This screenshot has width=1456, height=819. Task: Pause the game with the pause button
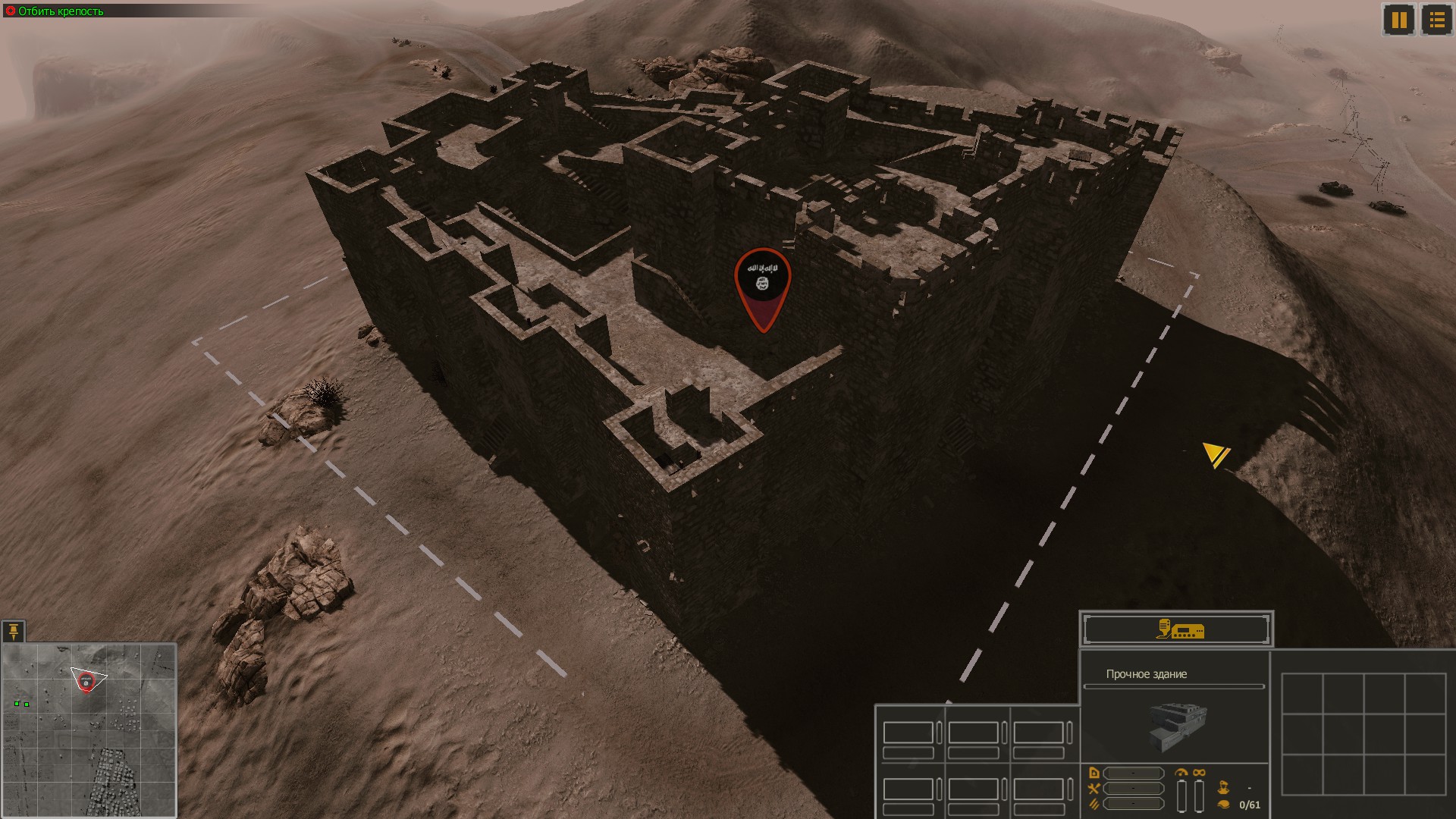pos(1399,20)
